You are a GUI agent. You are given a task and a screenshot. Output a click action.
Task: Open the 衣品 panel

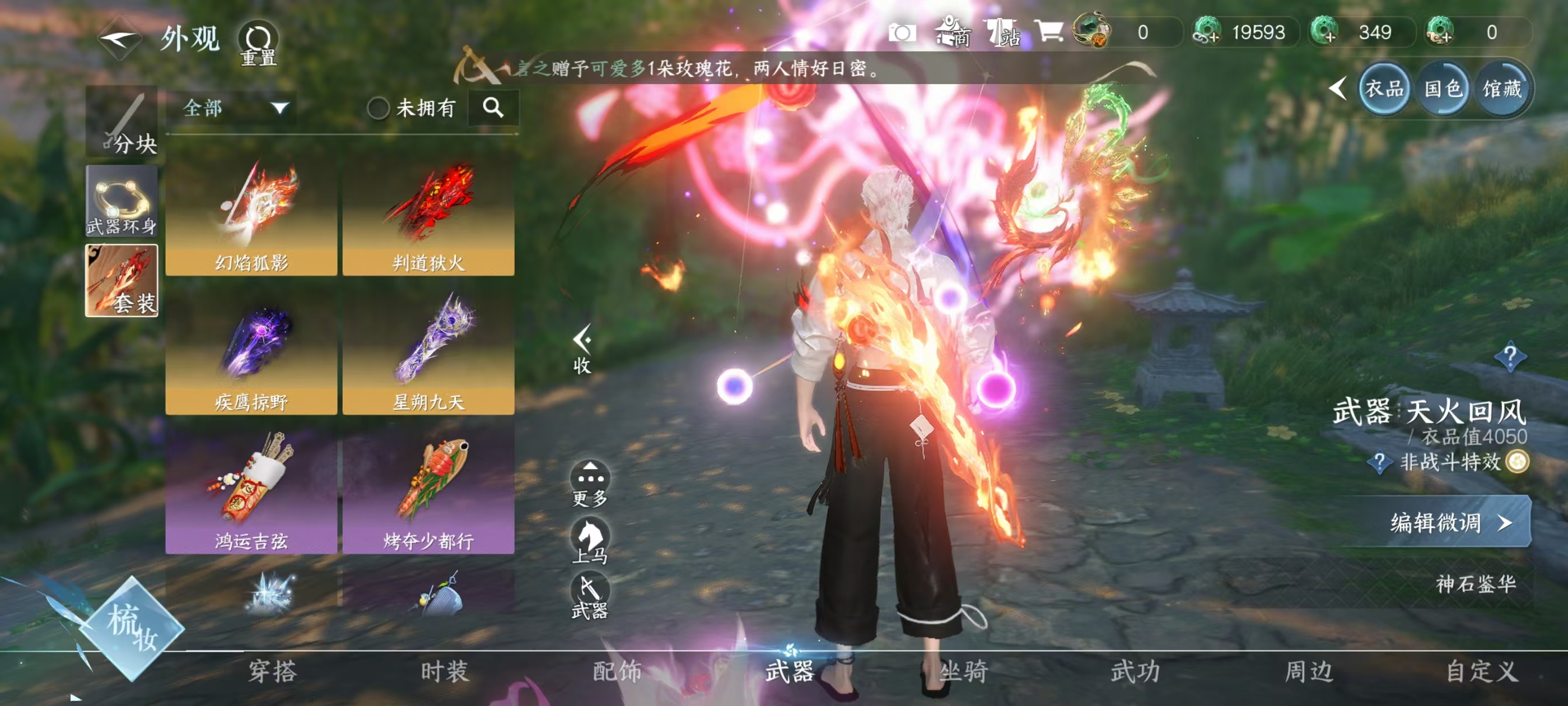point(1384,89)
